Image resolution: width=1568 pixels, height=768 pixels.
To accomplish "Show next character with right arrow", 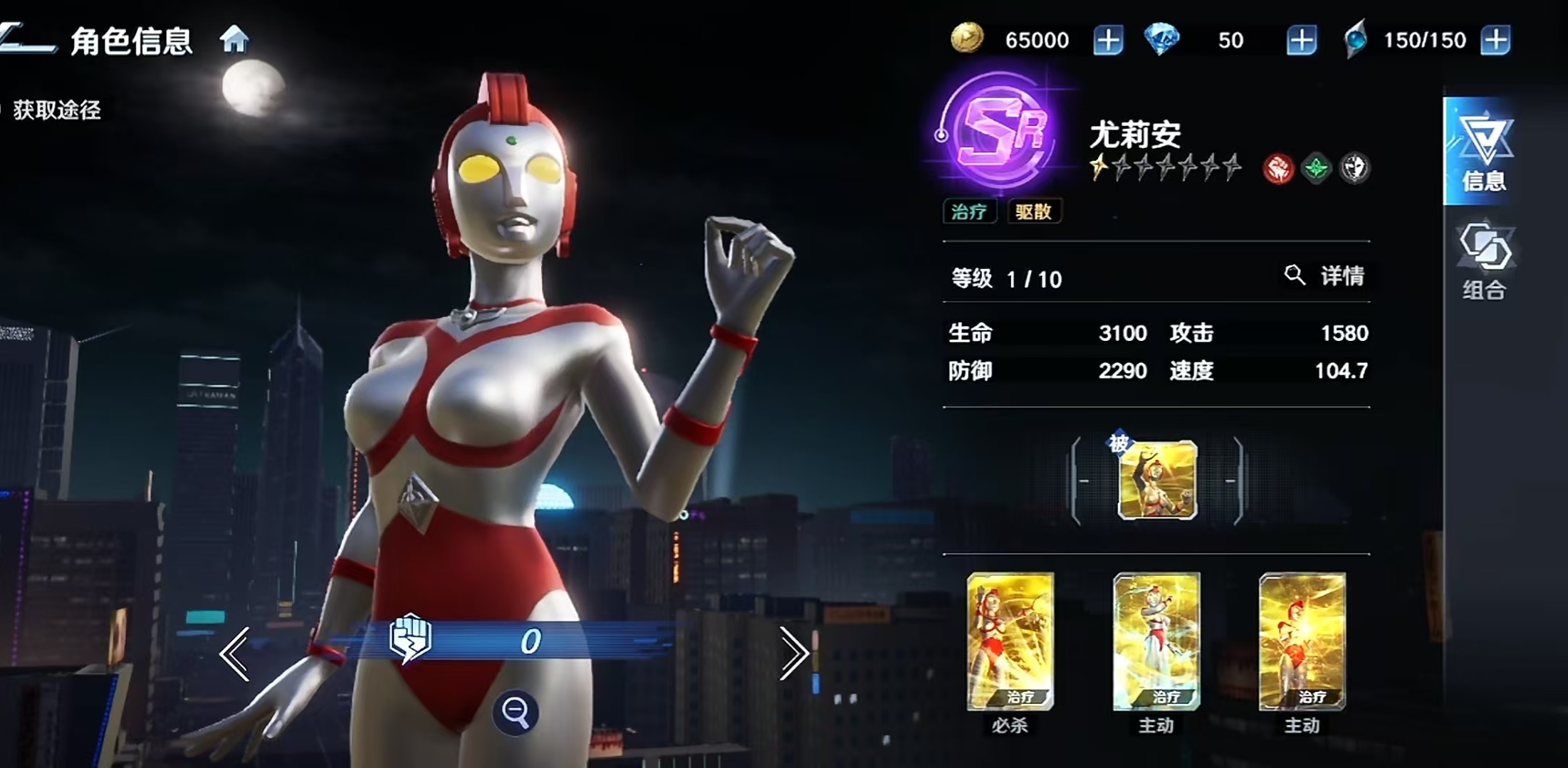I will point(793,653).
